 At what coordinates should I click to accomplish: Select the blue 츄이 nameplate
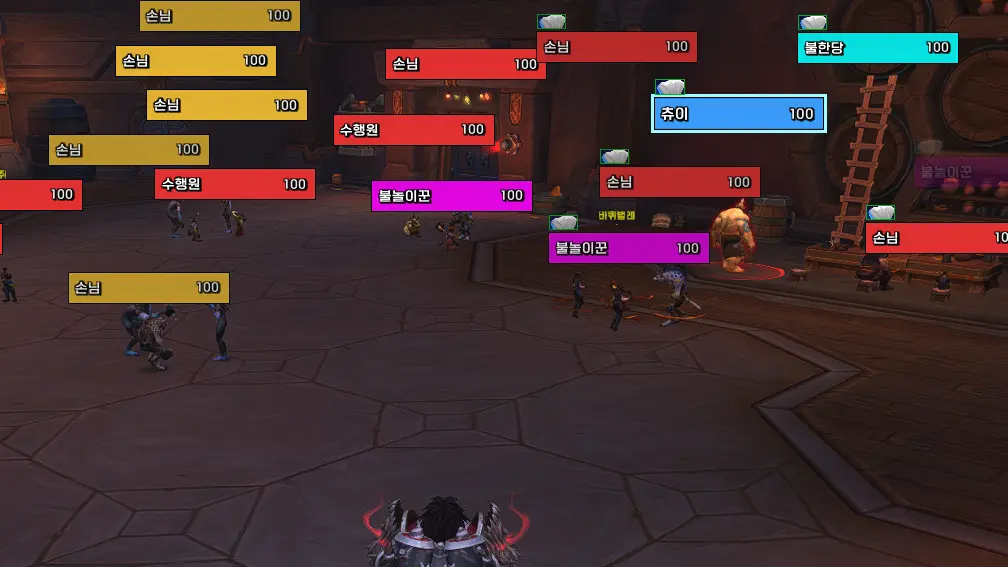coord(738,114)
